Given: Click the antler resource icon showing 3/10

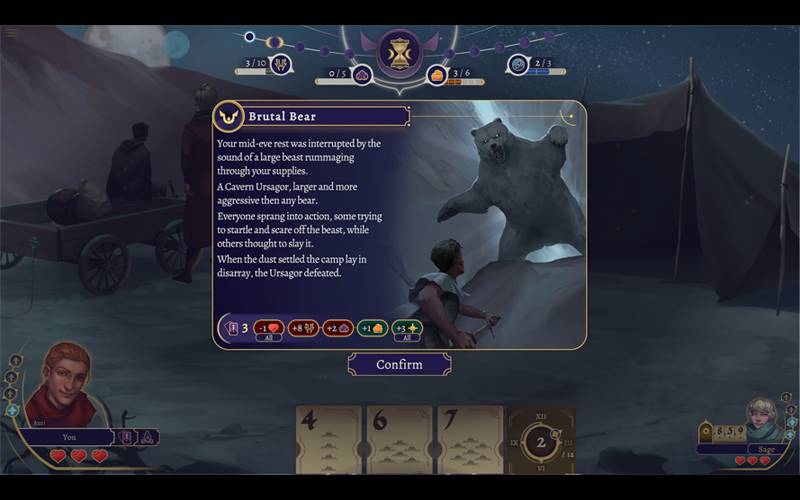Looking at the screenshot, I should 281,65.
